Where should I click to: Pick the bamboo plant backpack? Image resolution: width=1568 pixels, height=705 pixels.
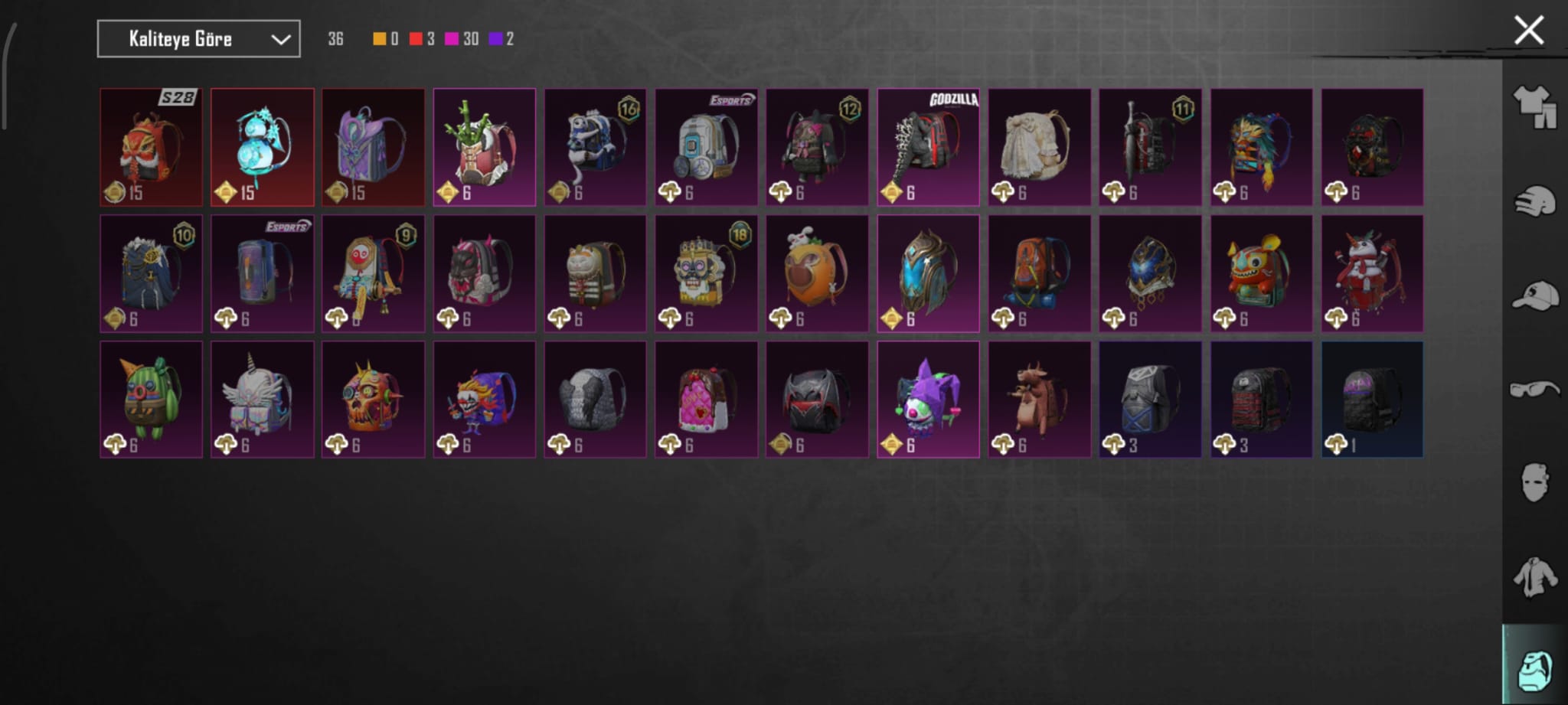pyautogui.click(x=484, y=147)
